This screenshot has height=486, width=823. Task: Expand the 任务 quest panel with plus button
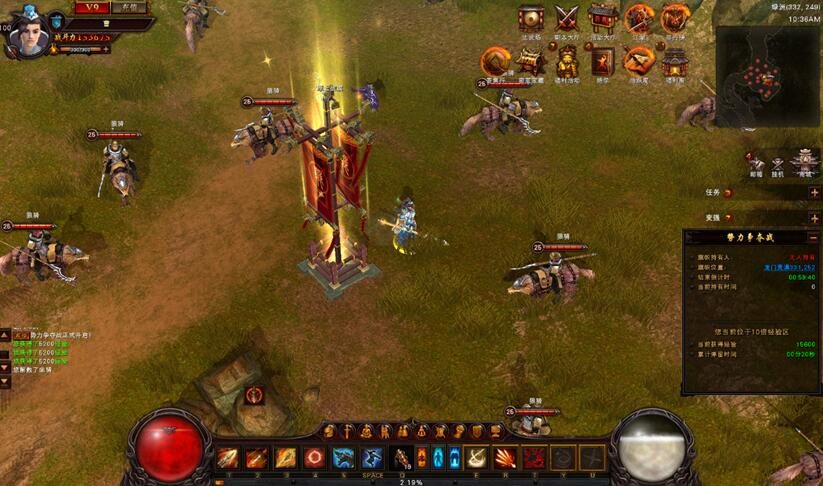coord(814,192)
